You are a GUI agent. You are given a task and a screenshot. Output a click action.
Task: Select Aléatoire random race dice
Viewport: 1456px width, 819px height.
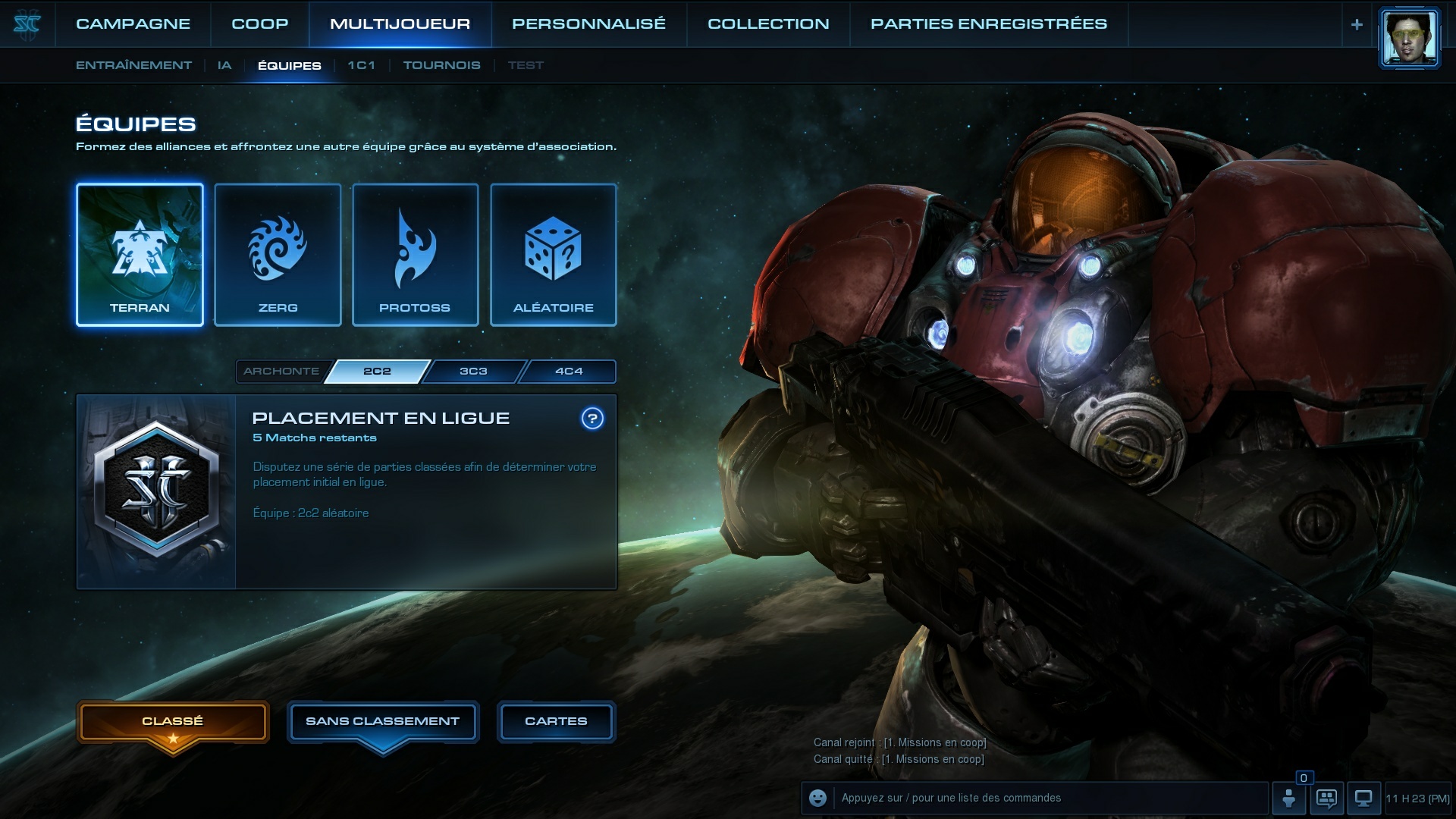[553, 255]
